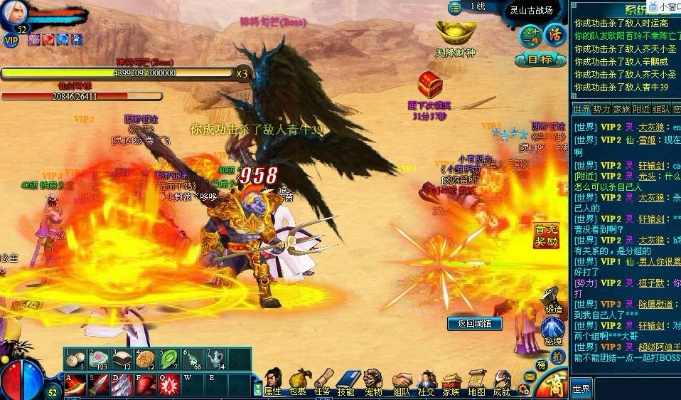
Task: Open the 天降财神 gold ingot event
Action: pyautogui.click(x=455, y=38)
